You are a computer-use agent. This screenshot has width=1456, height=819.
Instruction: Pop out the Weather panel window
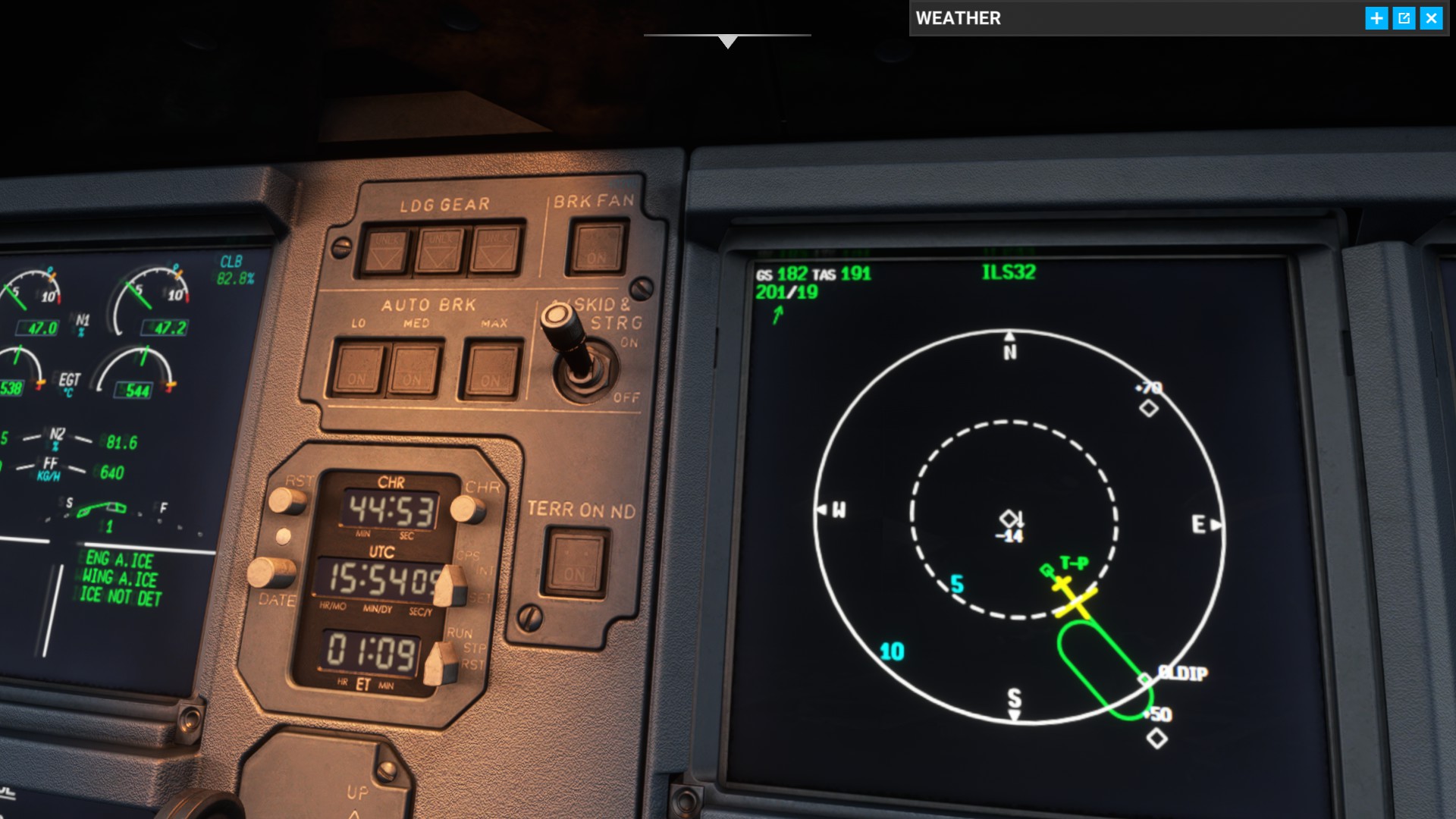click(1404, 18)
